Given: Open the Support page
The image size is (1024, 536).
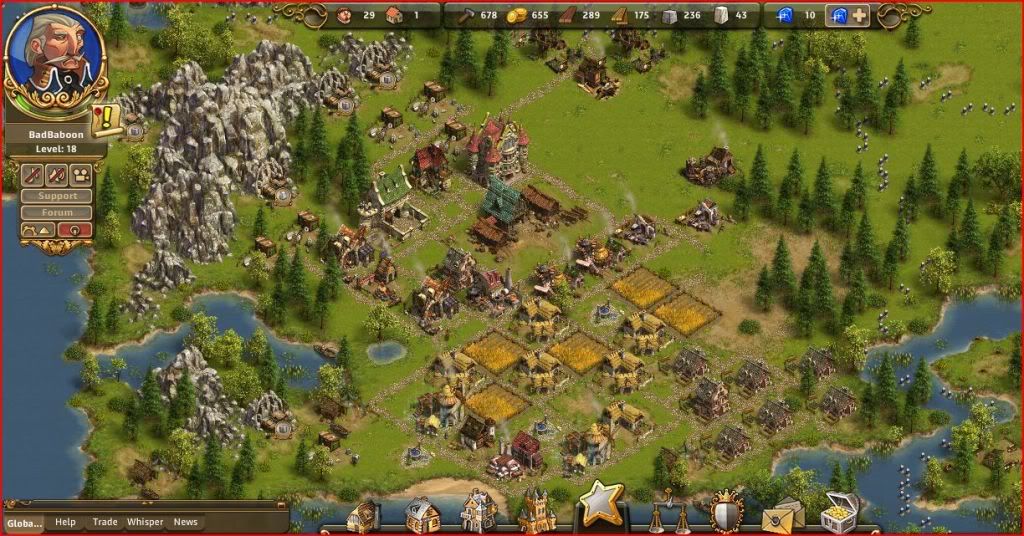Looking at the screenshot, I should tap(56, 196).
